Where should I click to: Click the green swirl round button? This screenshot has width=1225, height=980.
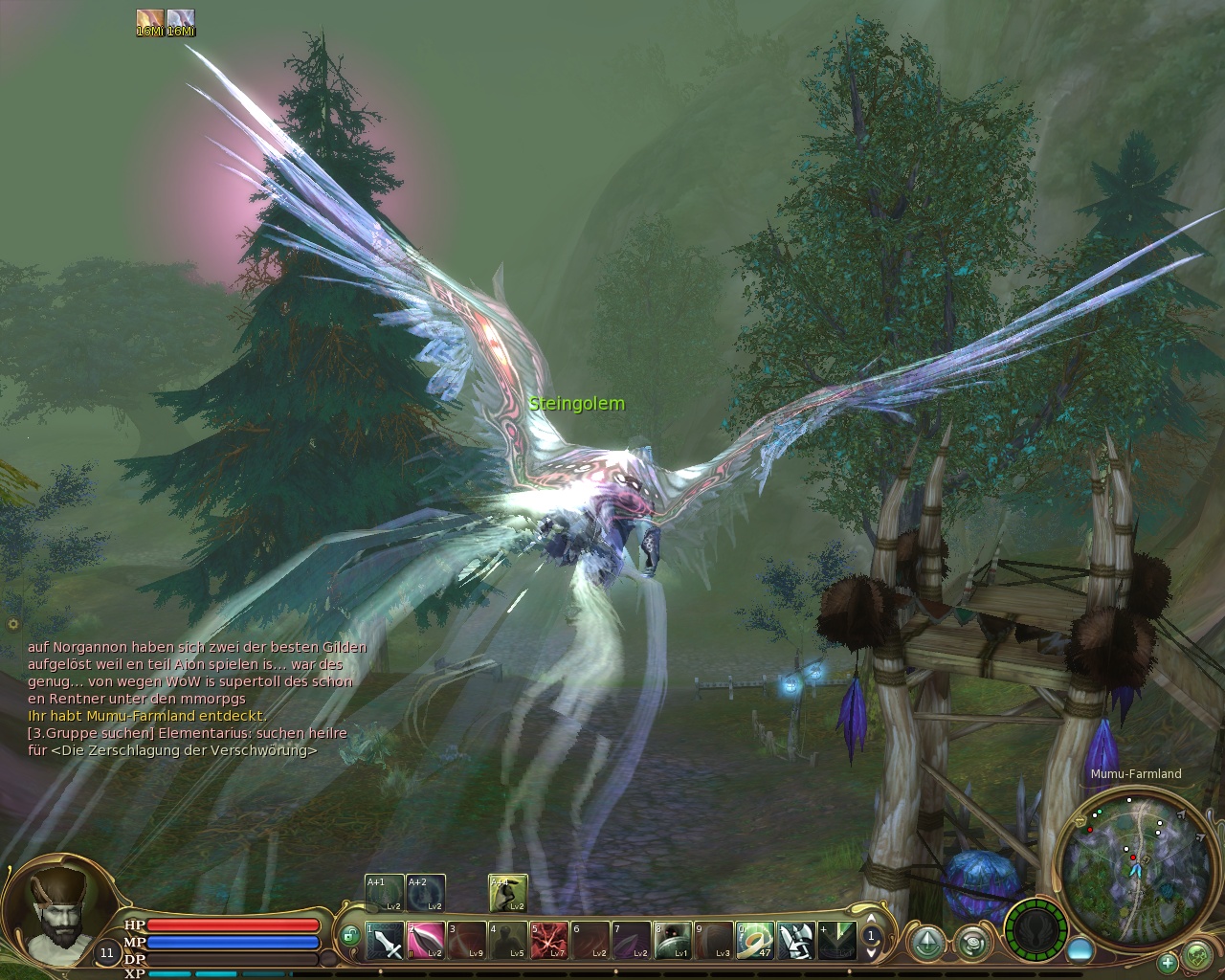(973, 942)
